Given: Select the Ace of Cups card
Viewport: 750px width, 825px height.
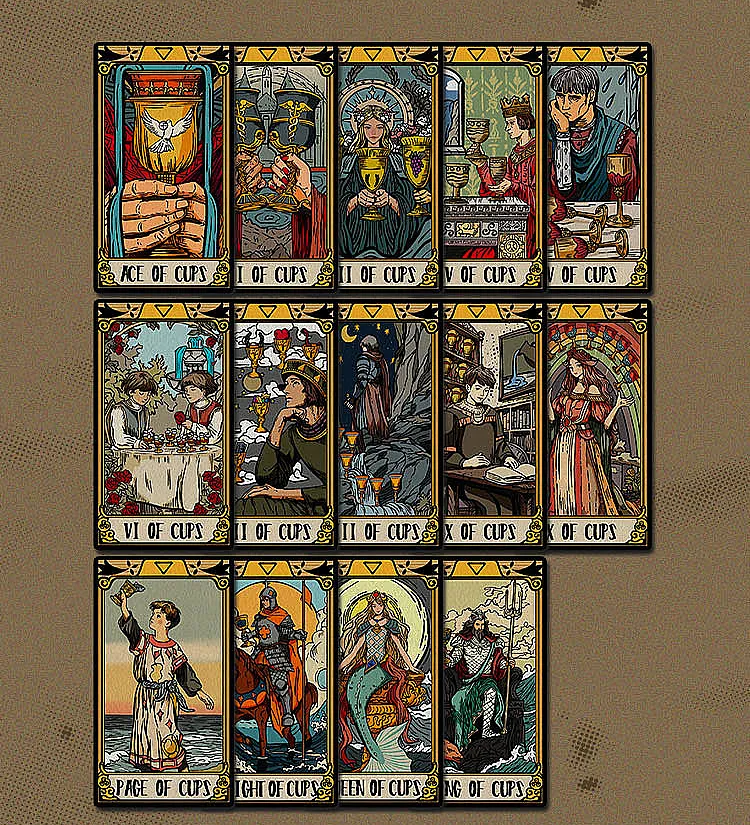Looking at the screenshot, I should coord(163,166).
